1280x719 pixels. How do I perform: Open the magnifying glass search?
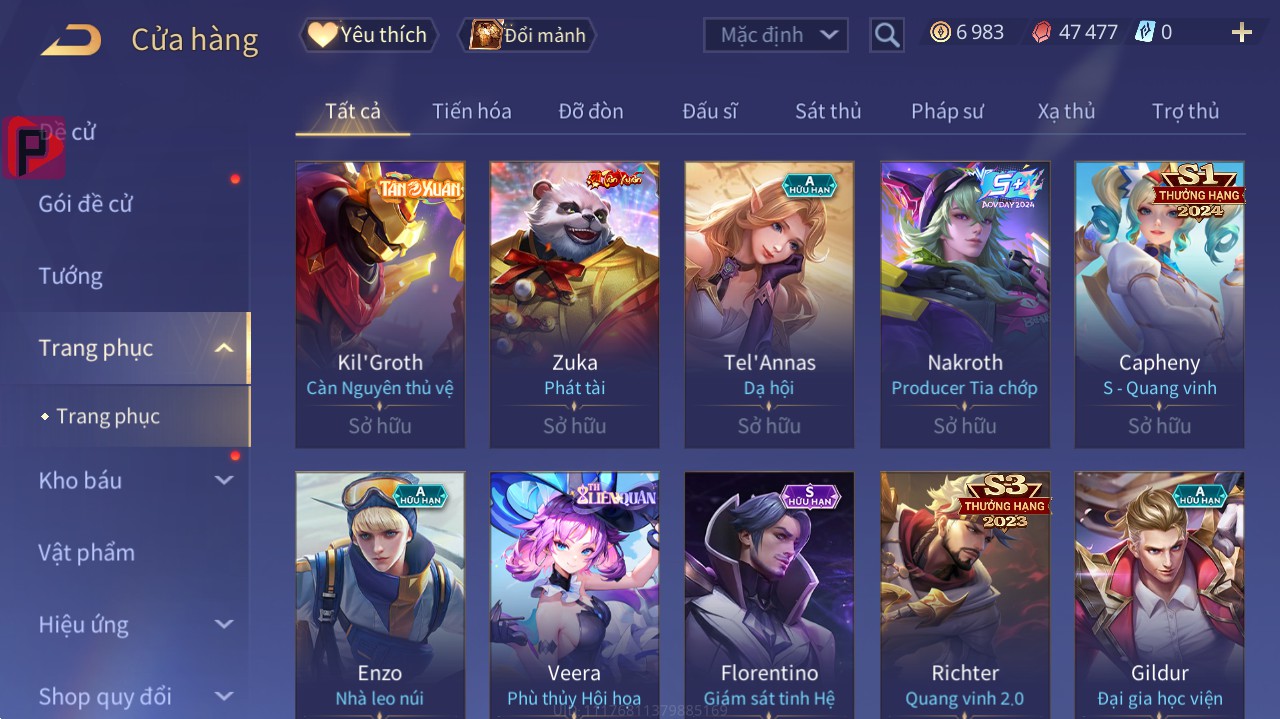[887, 36]
